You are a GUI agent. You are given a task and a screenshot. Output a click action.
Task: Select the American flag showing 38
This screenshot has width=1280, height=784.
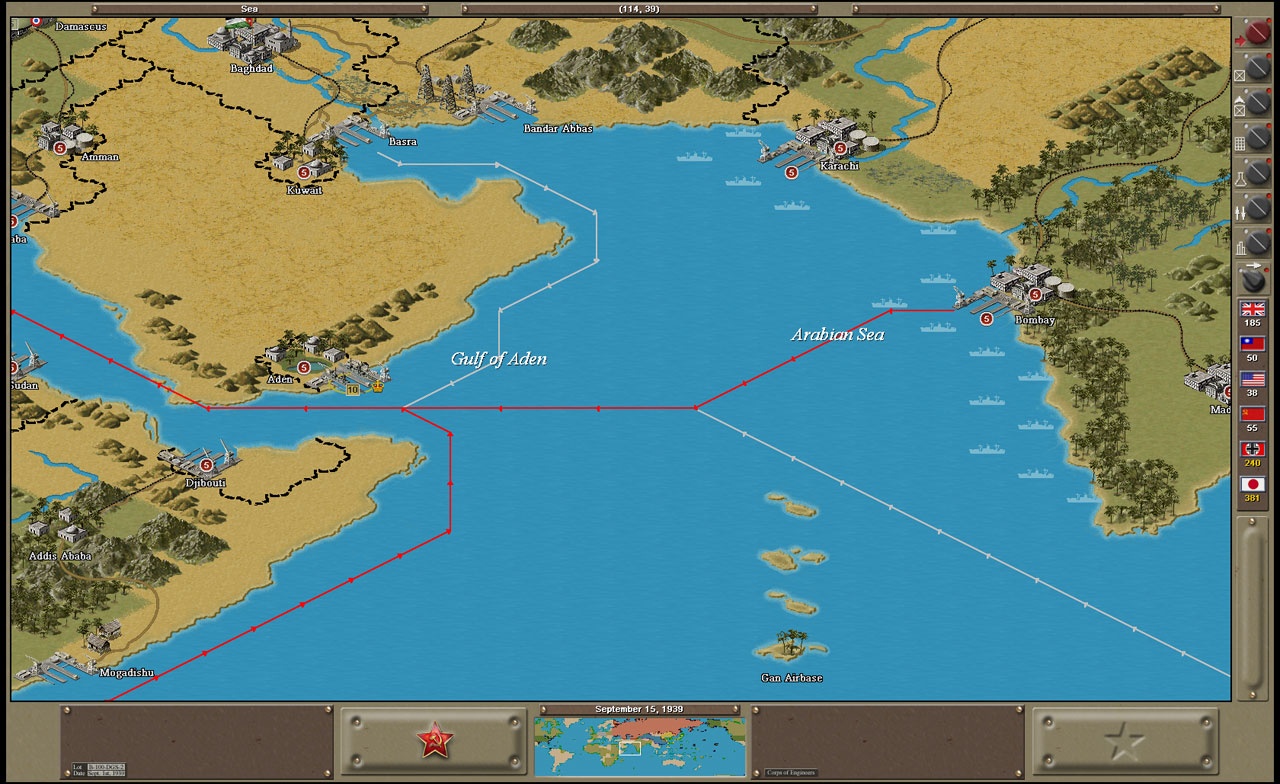click(1251, 379)
